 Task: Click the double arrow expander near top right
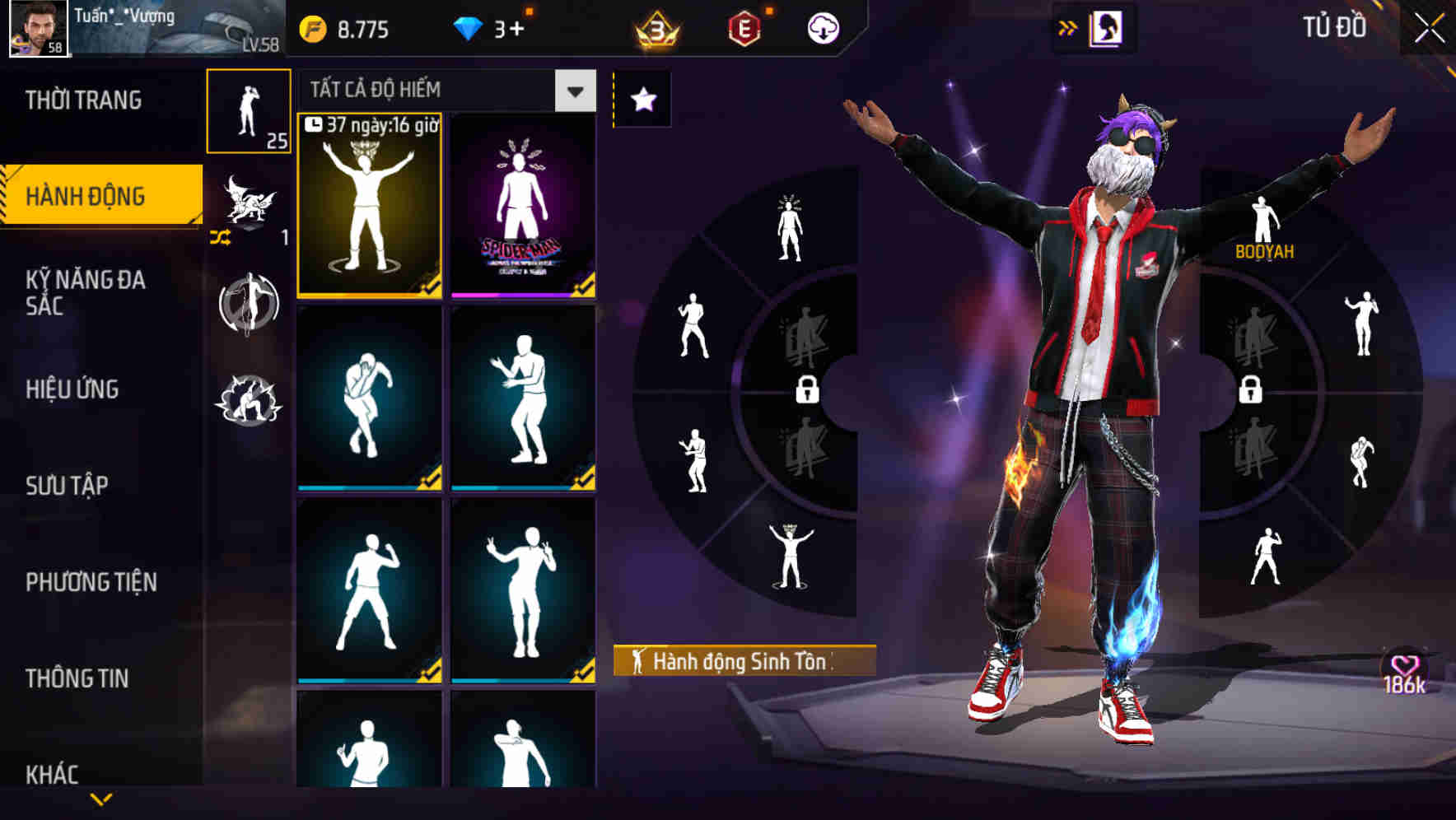coord(1068,26)
